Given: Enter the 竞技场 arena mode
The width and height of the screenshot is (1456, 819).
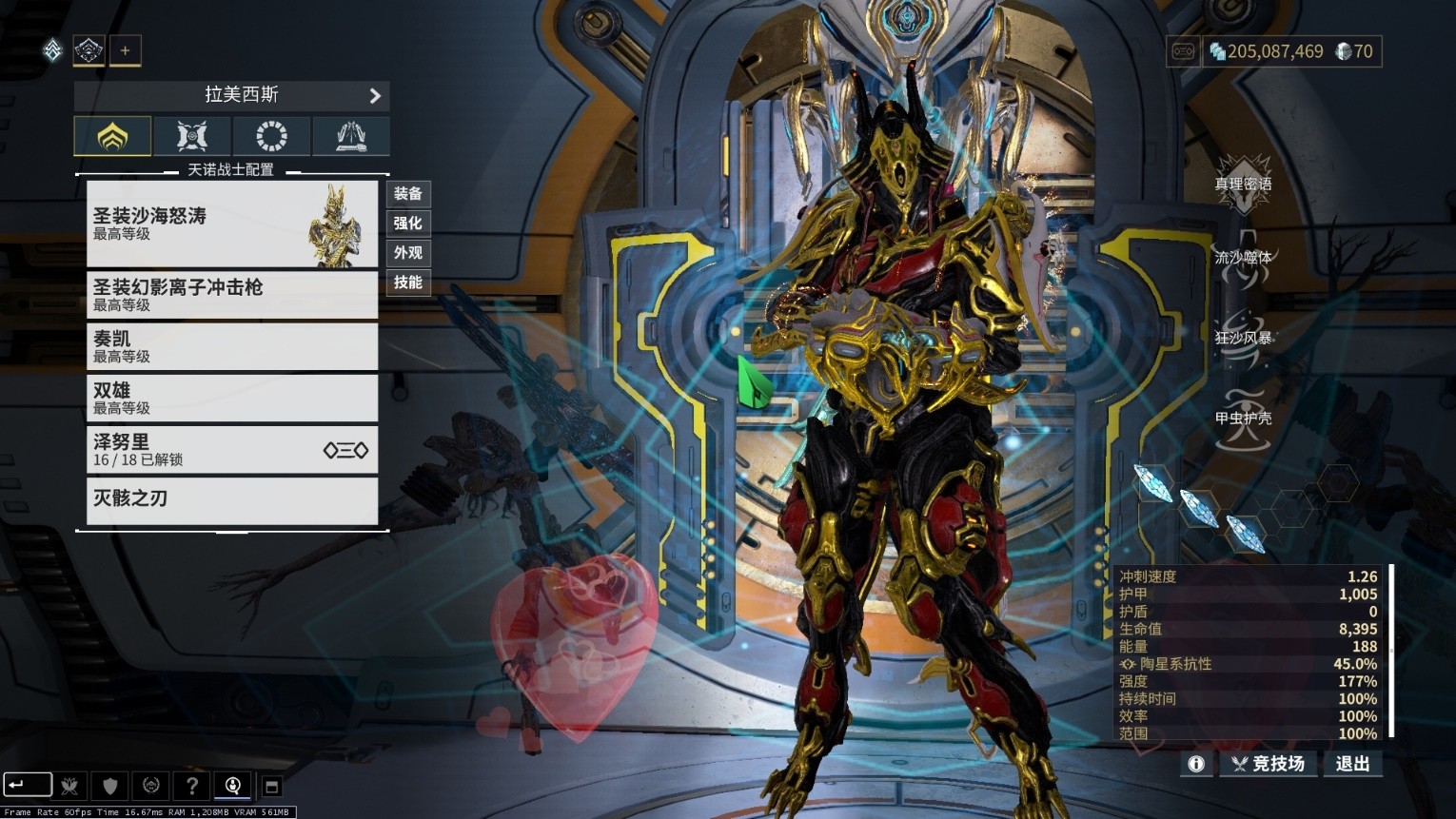Looking at the screenshot, I should point(1268,764).
